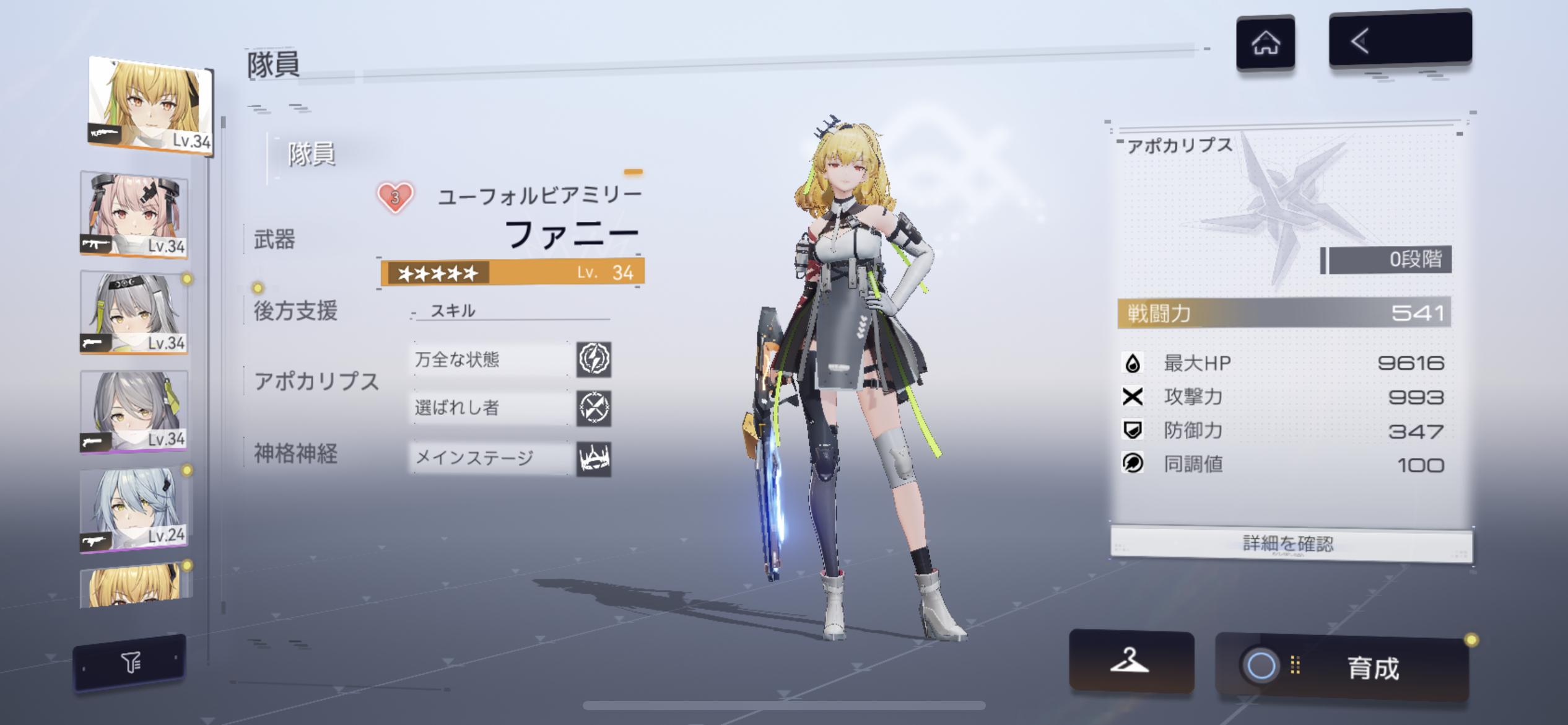Switch to the 後方支援 tab
The height and width of the screenshot is (725, 1568).
(x=295, y=311)
